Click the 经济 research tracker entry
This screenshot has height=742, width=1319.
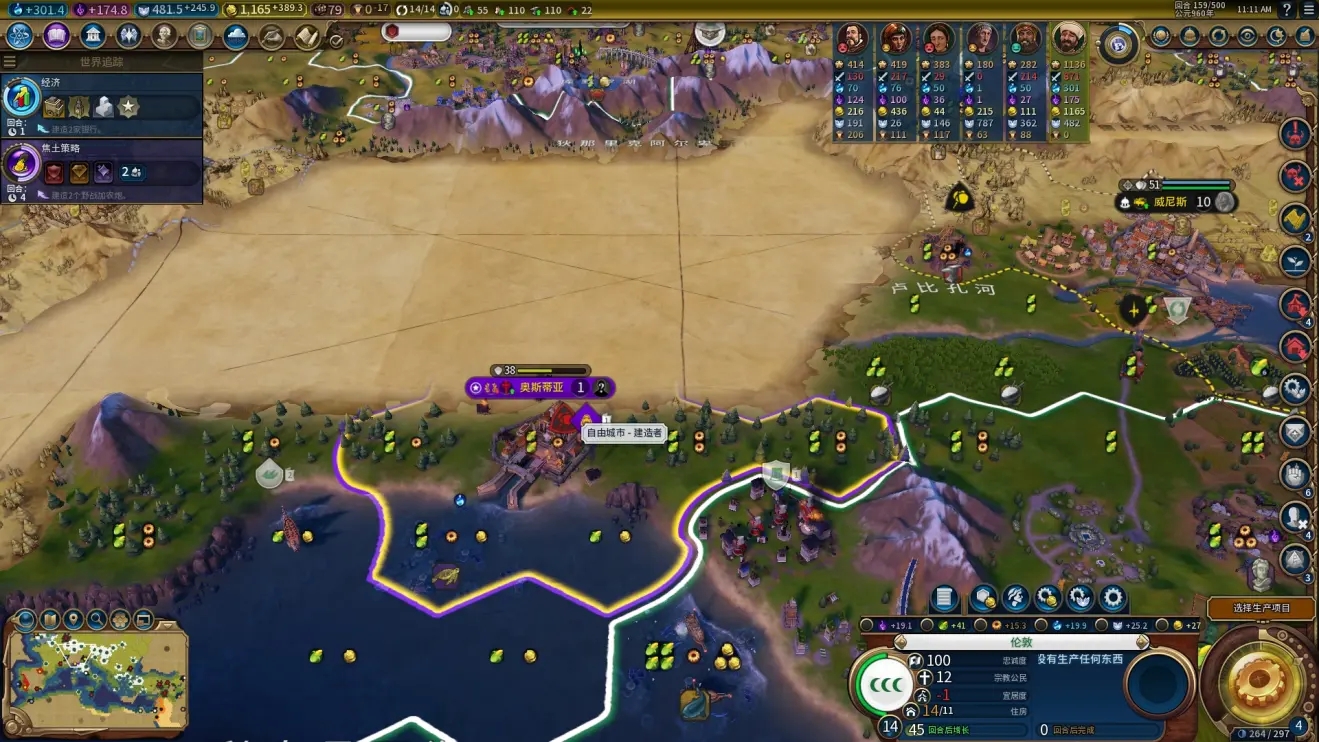point(102,100)
